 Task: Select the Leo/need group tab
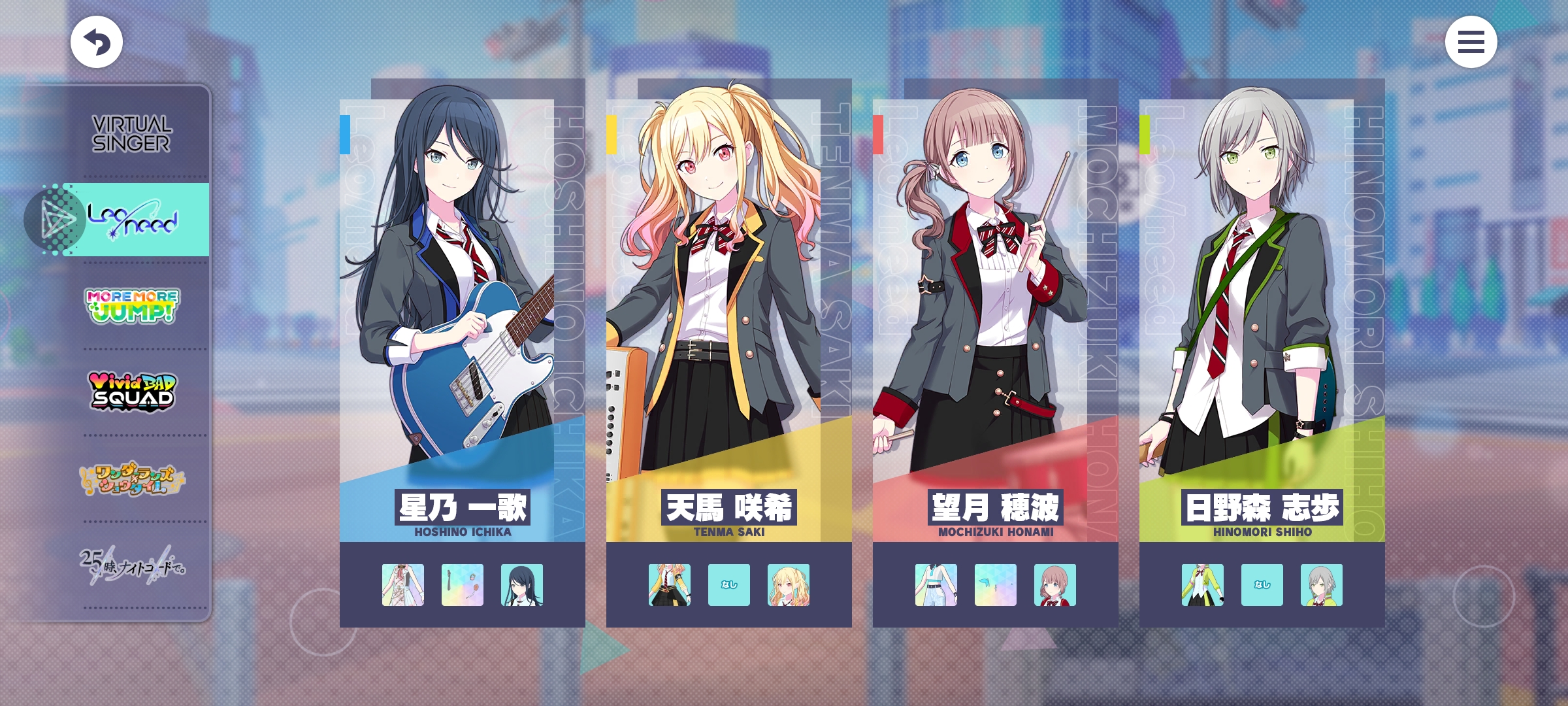point(133,220)
